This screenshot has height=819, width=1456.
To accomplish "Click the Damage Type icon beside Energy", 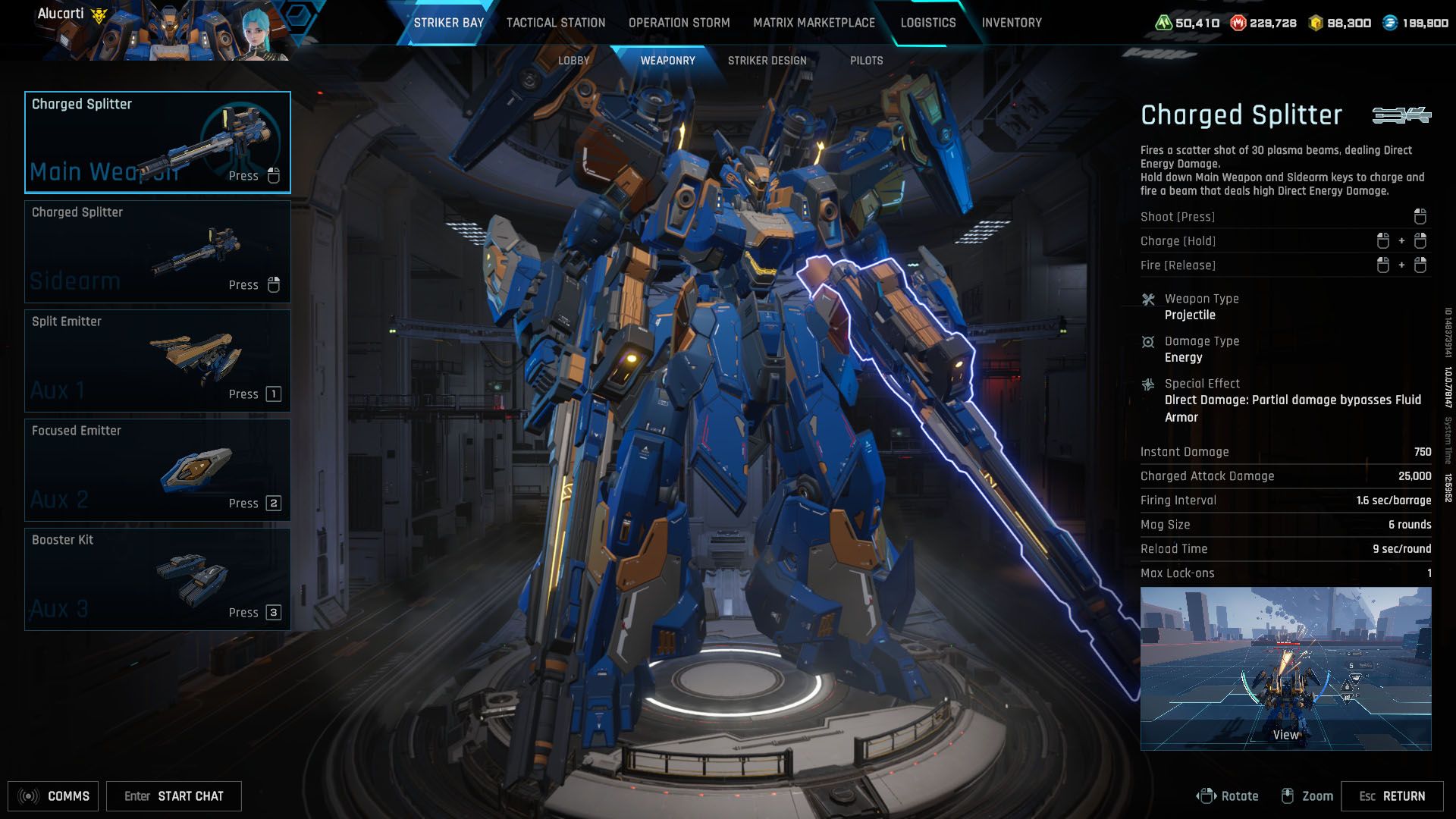I will tap(1148, 340).
